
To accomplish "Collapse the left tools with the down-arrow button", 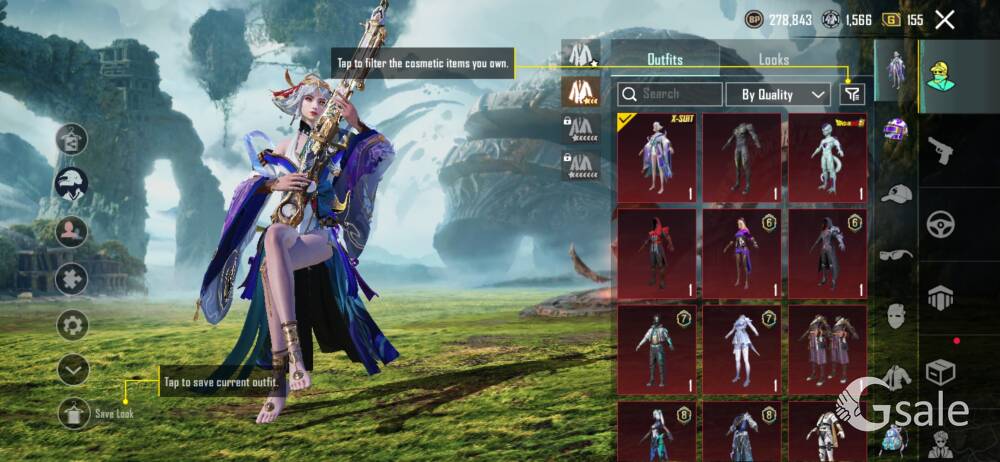I will tap(73, 370).
